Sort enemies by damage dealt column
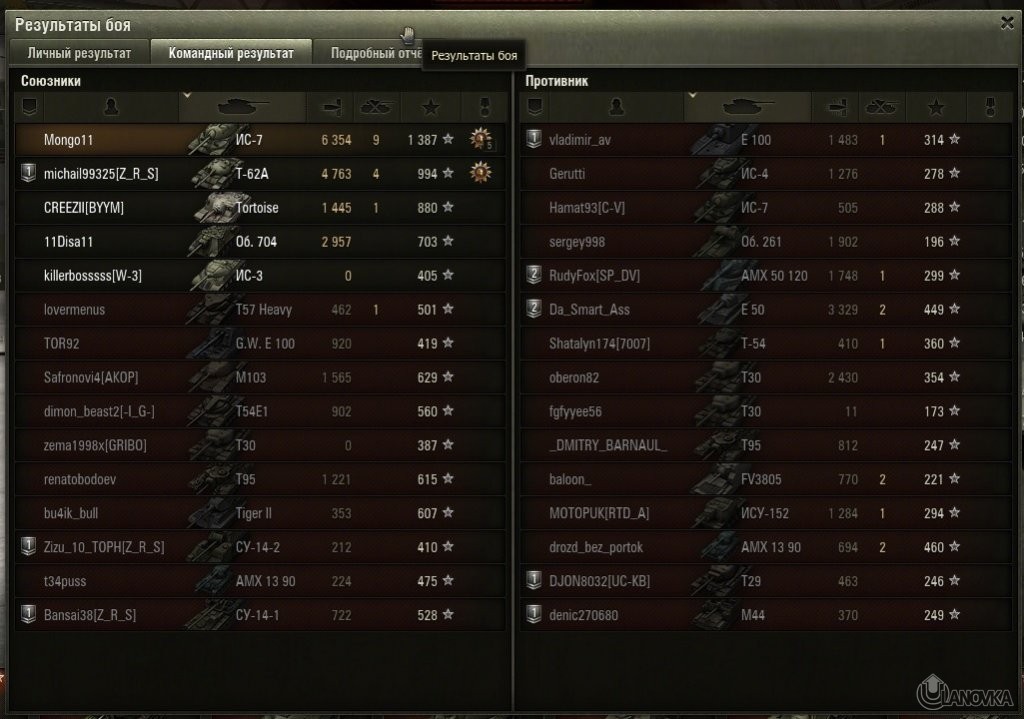The width and height of the screenshot is (1024, 719). tap(838, 106)
